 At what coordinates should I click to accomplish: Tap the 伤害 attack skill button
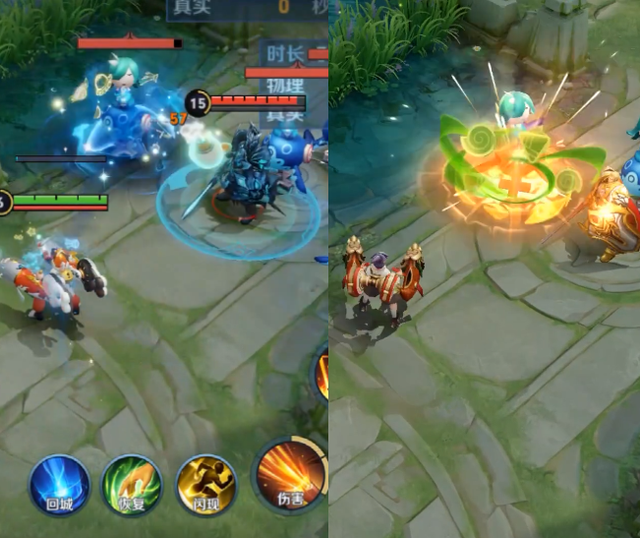[x=289, y=476]
